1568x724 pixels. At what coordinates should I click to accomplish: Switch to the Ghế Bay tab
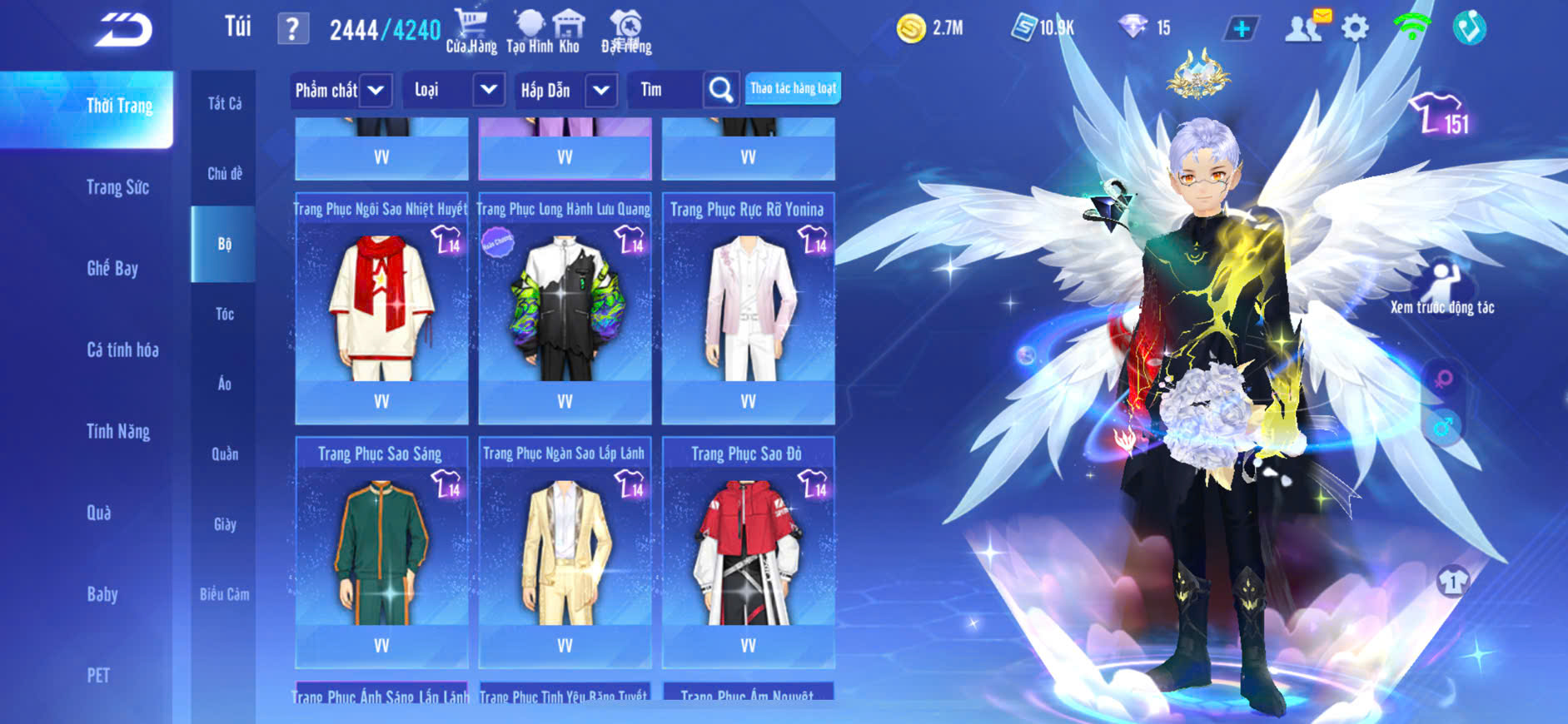pos(112,268)
